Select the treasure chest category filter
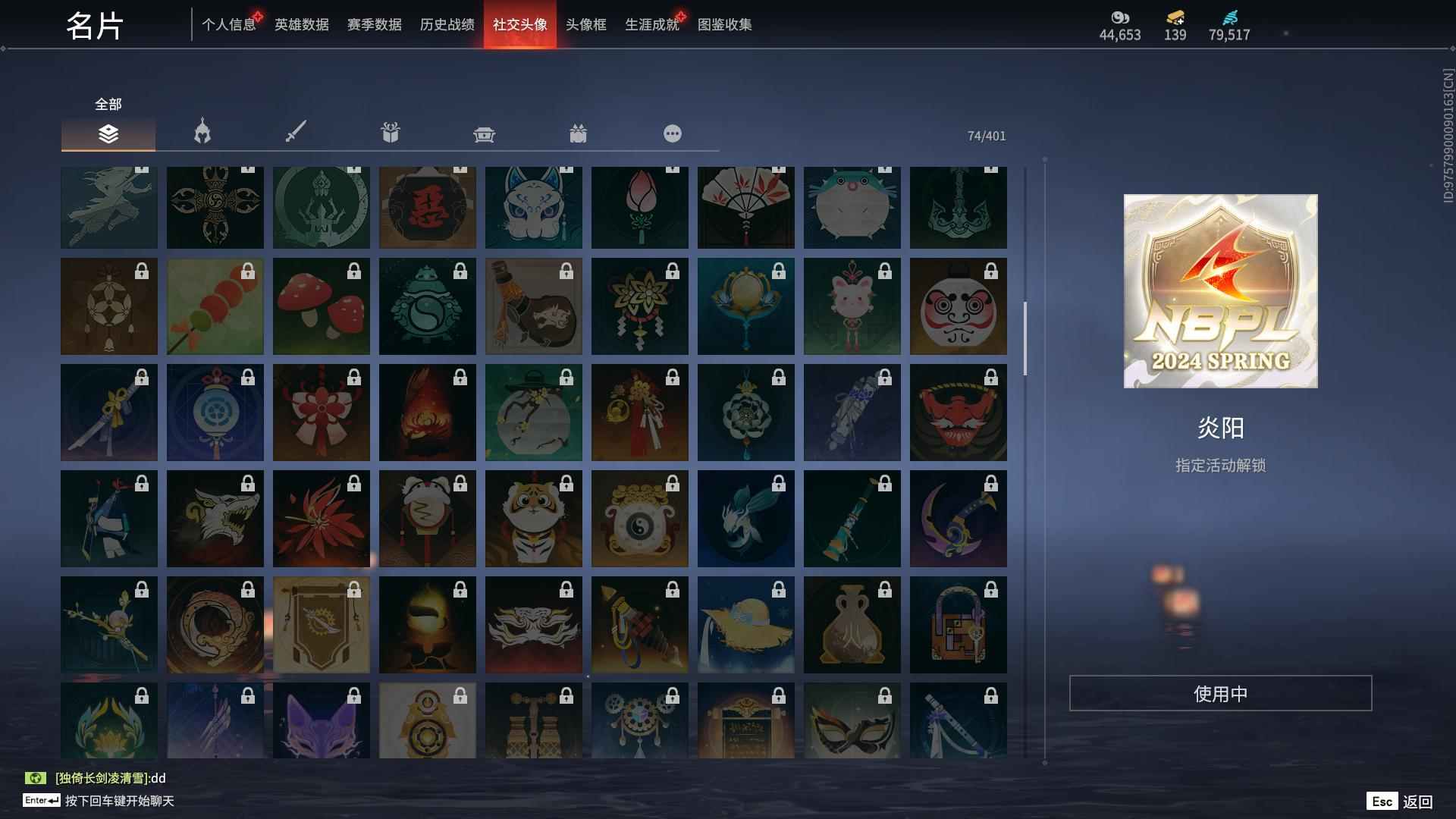Screen dimensions: 1456x819 [484, 133]
